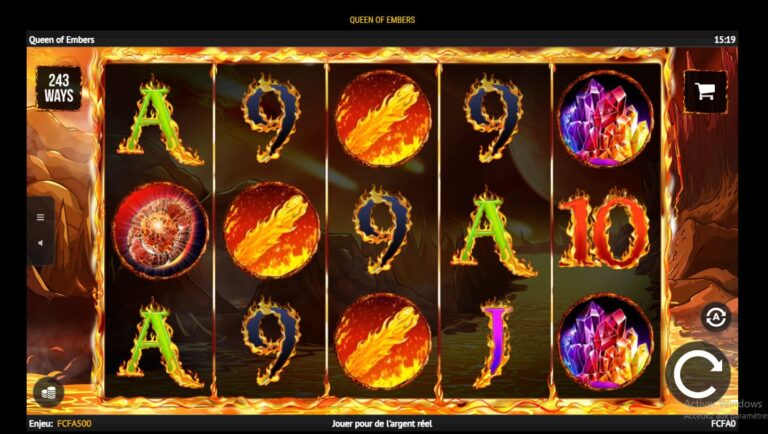Screen dimensions: 768x434
Task: Spin the reels with the circular arrow button
Action: coord(697,374)
